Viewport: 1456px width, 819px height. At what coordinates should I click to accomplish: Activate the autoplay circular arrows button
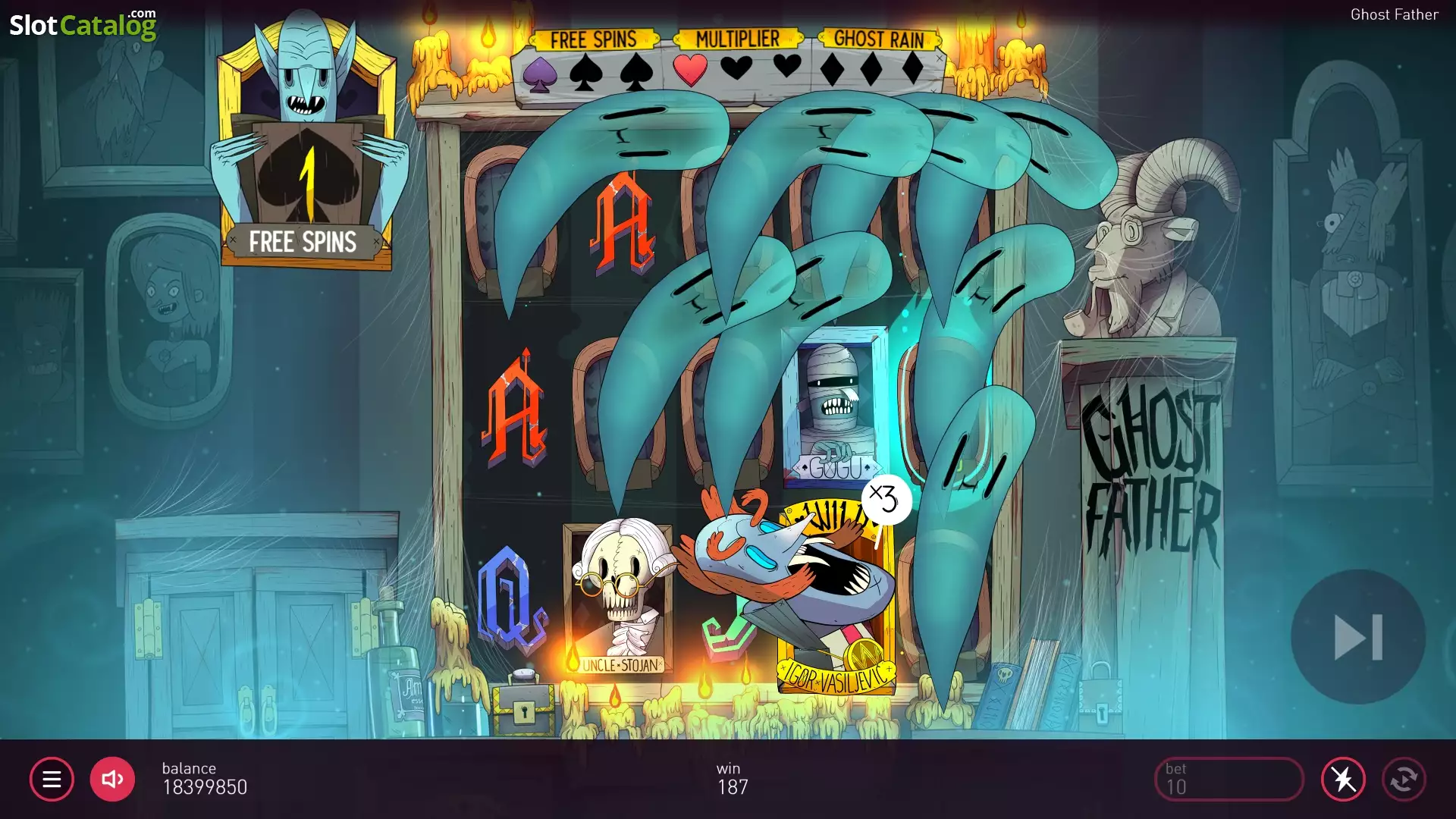coord(1404,779)
